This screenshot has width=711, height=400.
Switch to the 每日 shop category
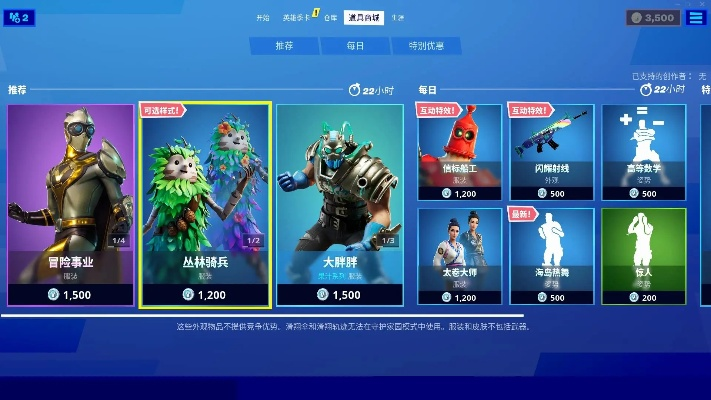tap(355, 46)
